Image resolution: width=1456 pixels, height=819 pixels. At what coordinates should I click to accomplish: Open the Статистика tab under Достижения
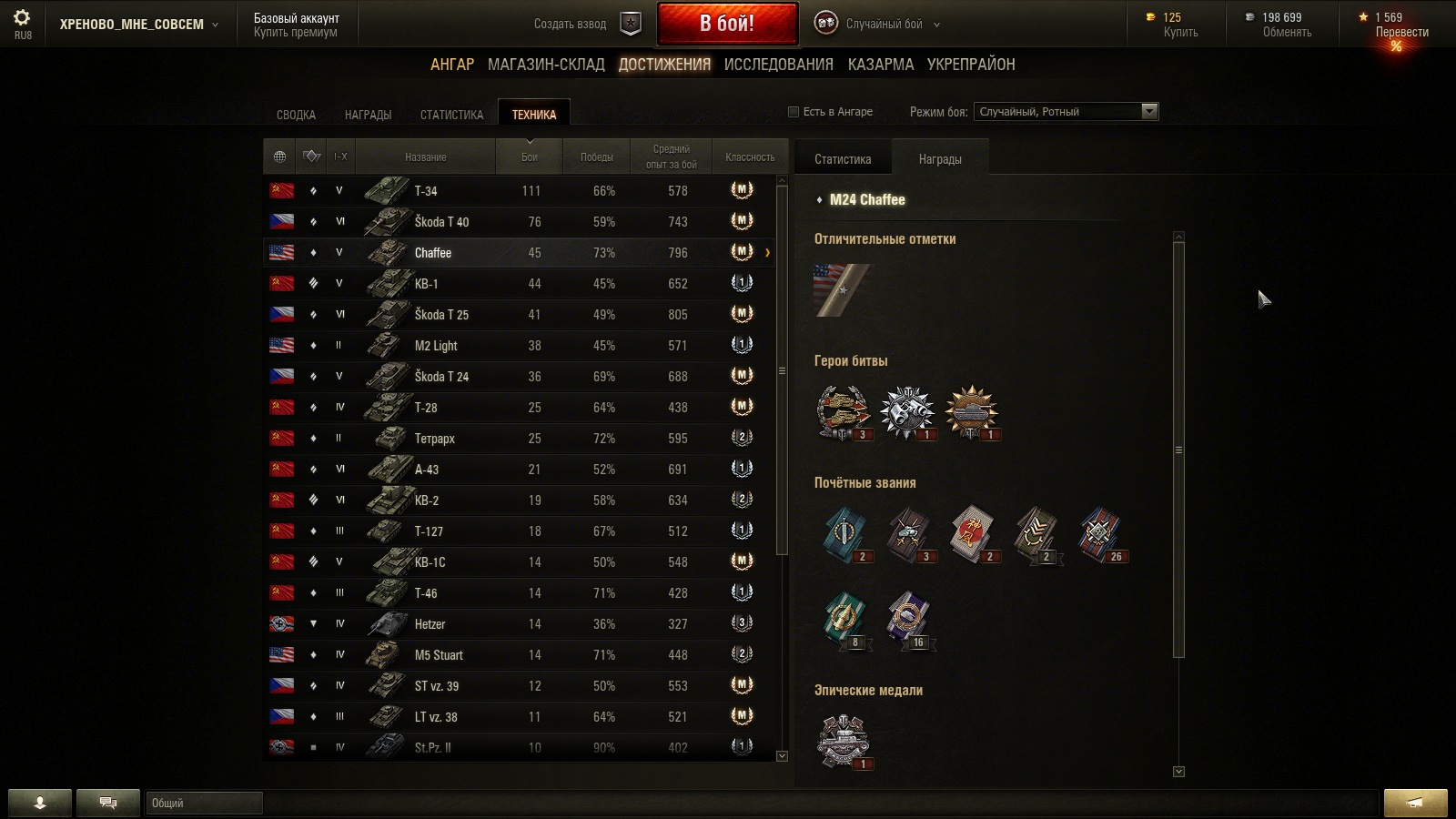451,115
